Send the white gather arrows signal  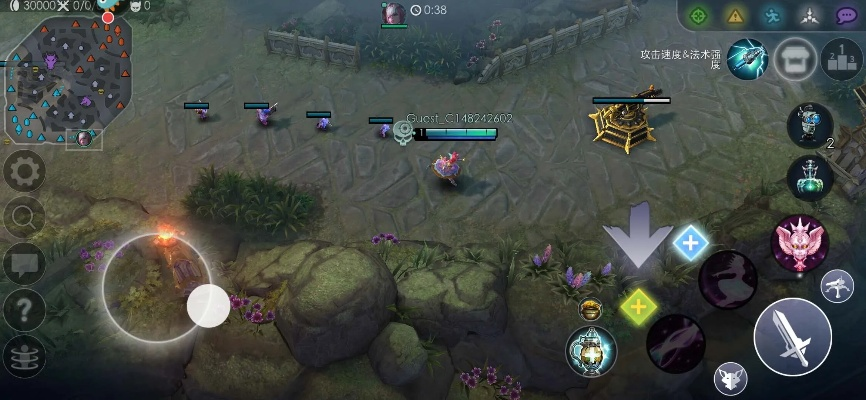pyautogui.click(x=808, y=15)
